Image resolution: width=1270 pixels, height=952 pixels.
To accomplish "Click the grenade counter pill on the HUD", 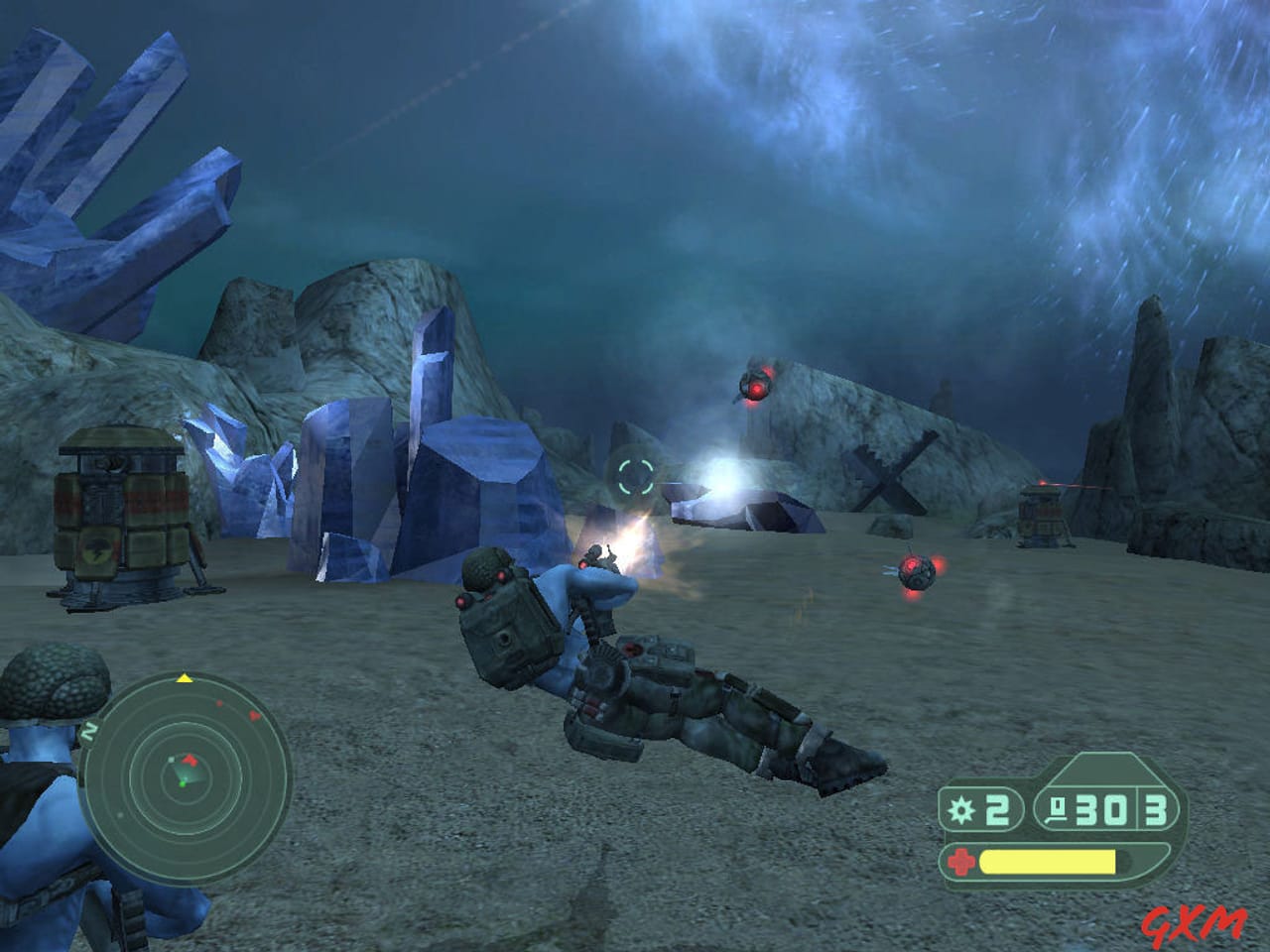I will (x=982, y=810).
